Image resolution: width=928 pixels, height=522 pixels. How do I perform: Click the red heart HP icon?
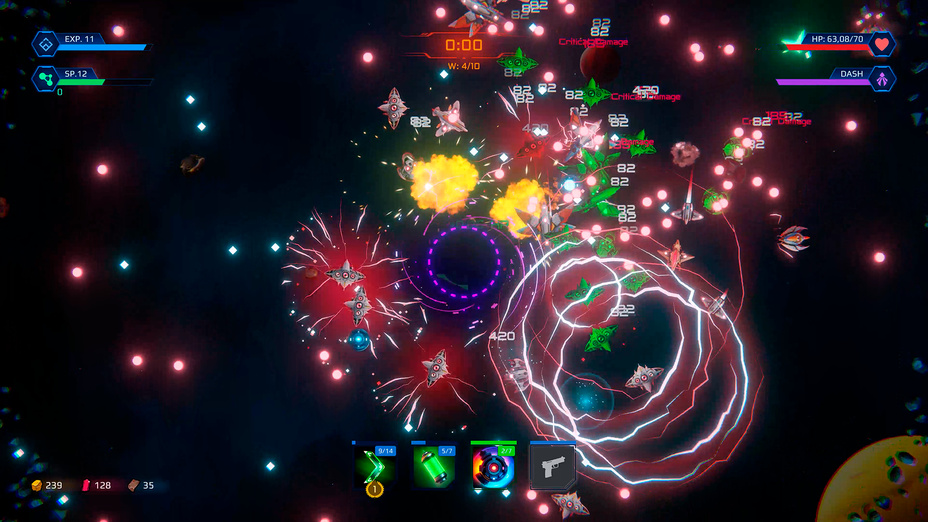point(881,44)
